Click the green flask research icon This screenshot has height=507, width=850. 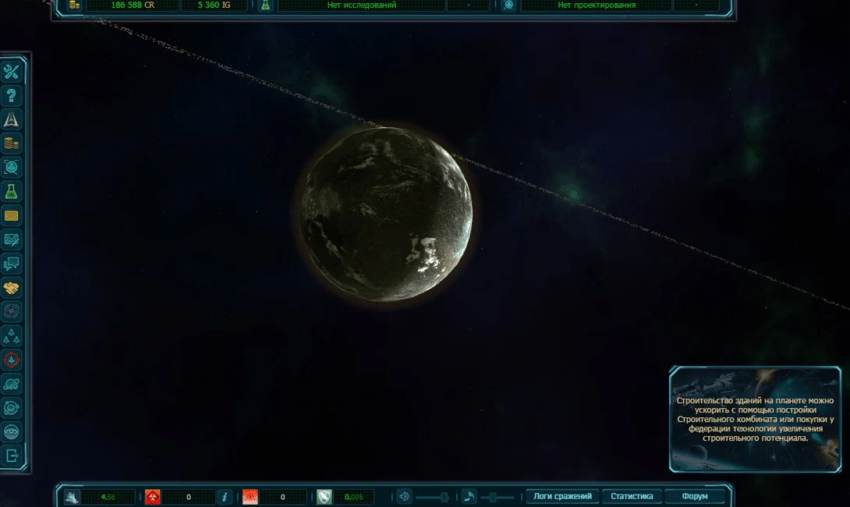click(12, 192)
